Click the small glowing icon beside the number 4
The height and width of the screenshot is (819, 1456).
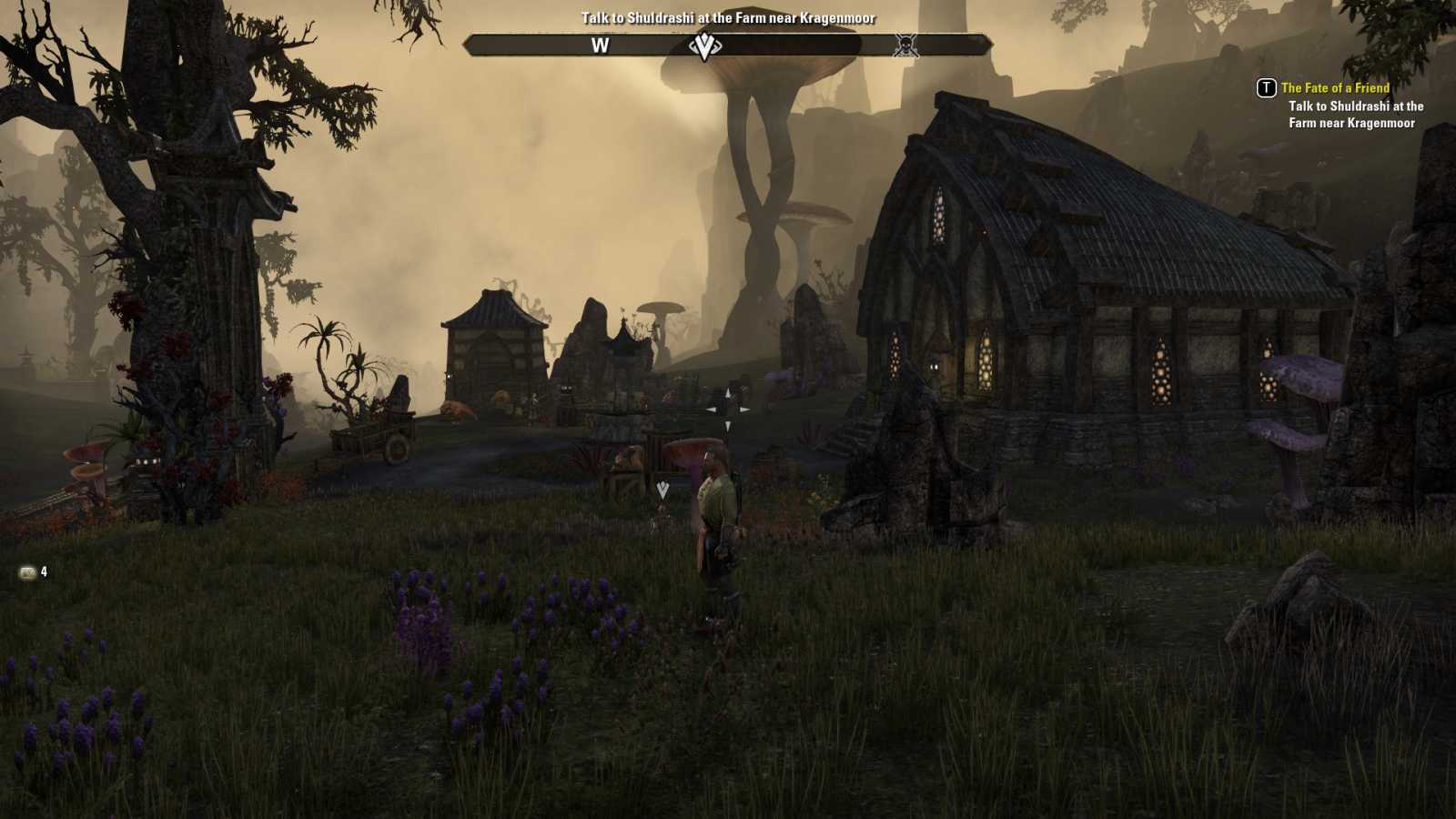(x=28, y=572)
